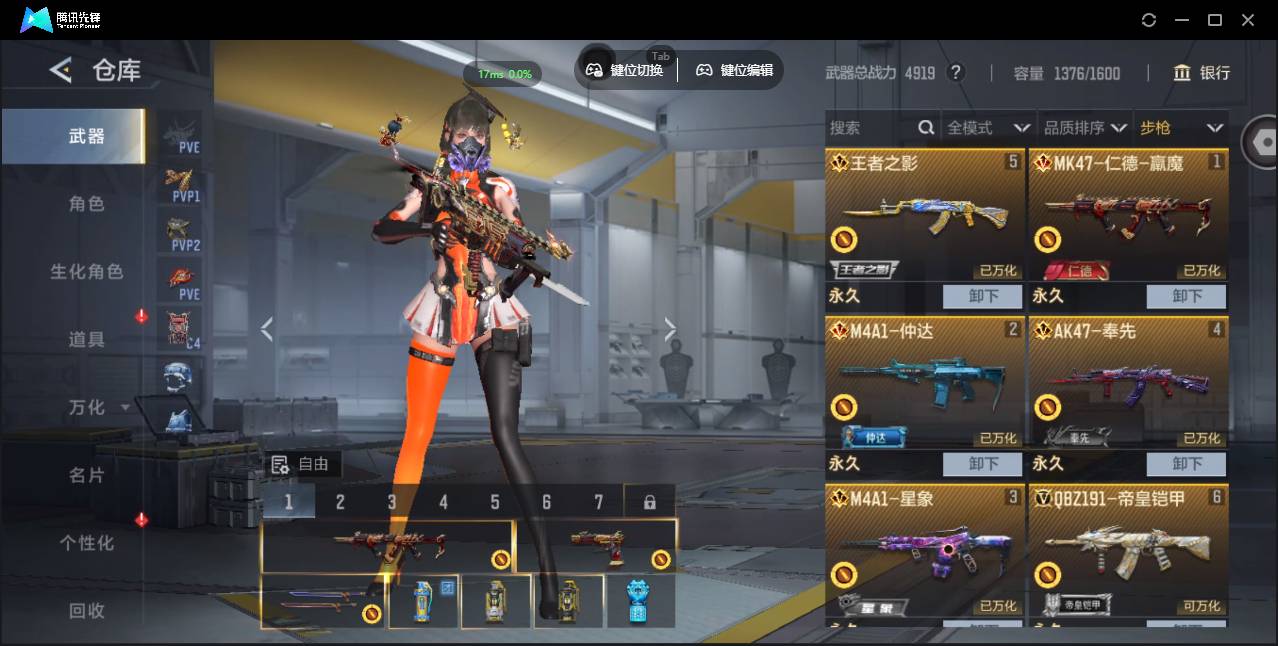
Task: Open 键位编辑 key mapping editor
Action: pos(734,70)
